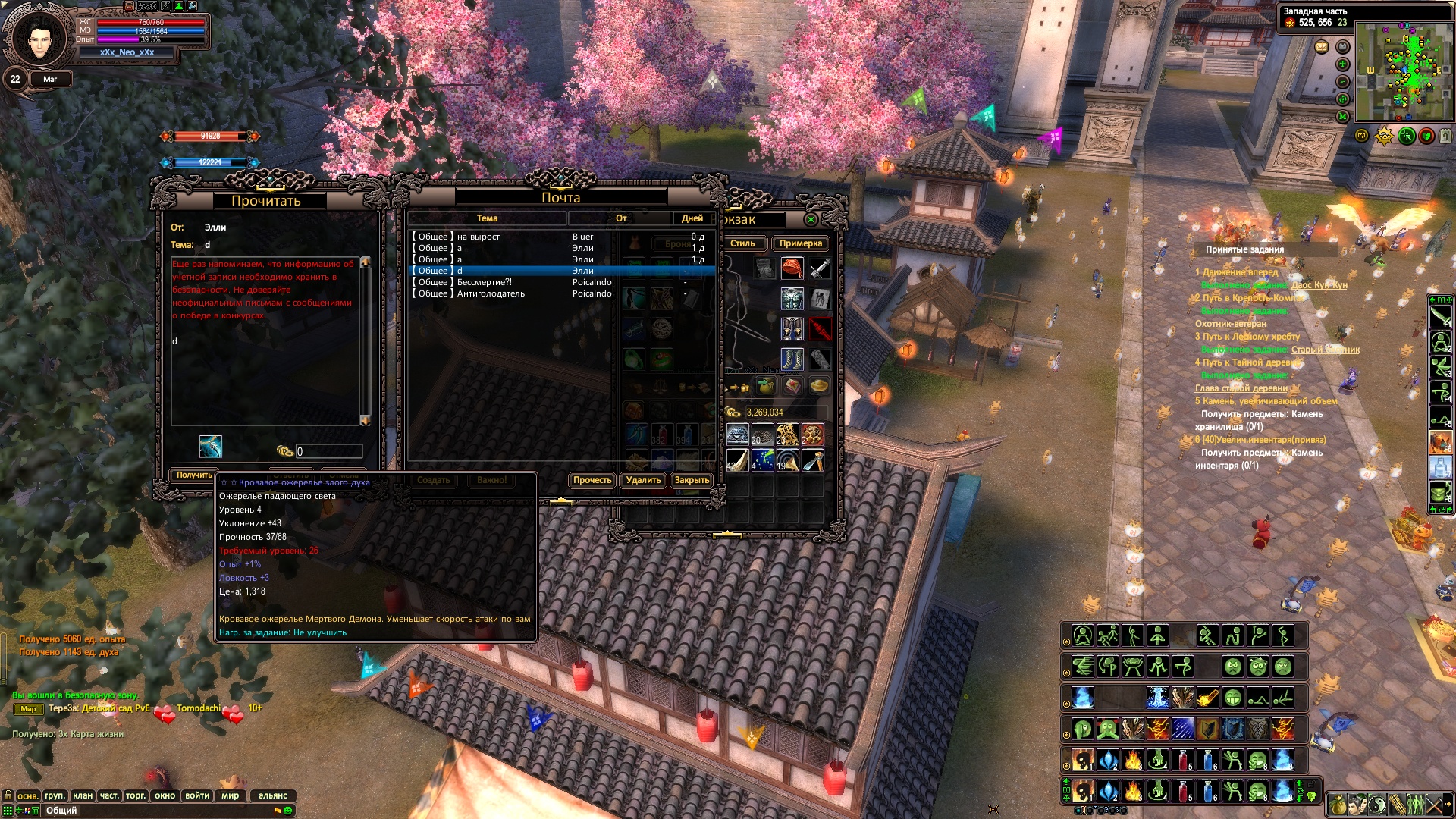1456x819 pixels.
Task: Click the coin amount field in the letter
Action: (x=329, y=451)
